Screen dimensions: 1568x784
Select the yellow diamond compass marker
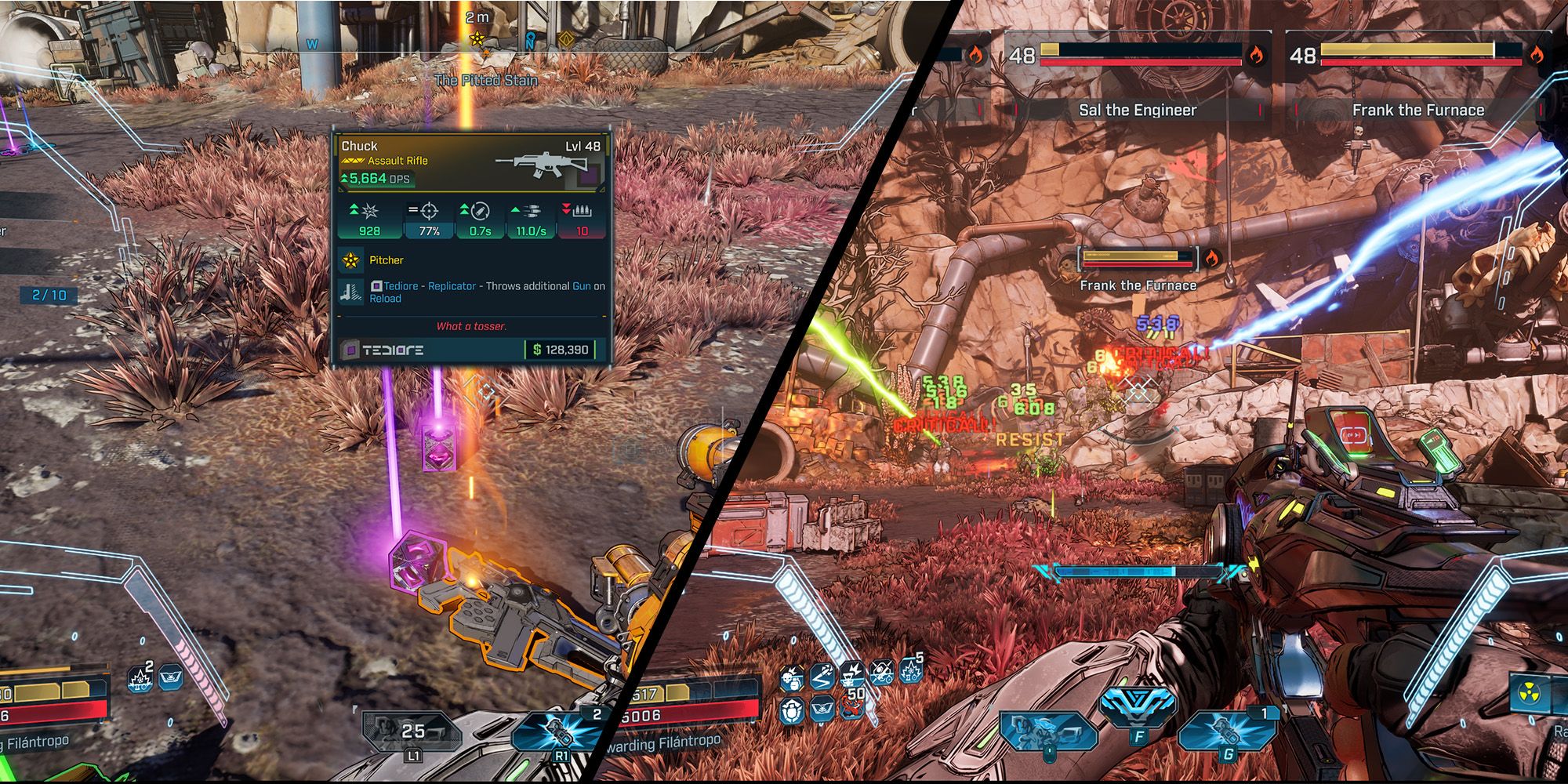[565, 38]
